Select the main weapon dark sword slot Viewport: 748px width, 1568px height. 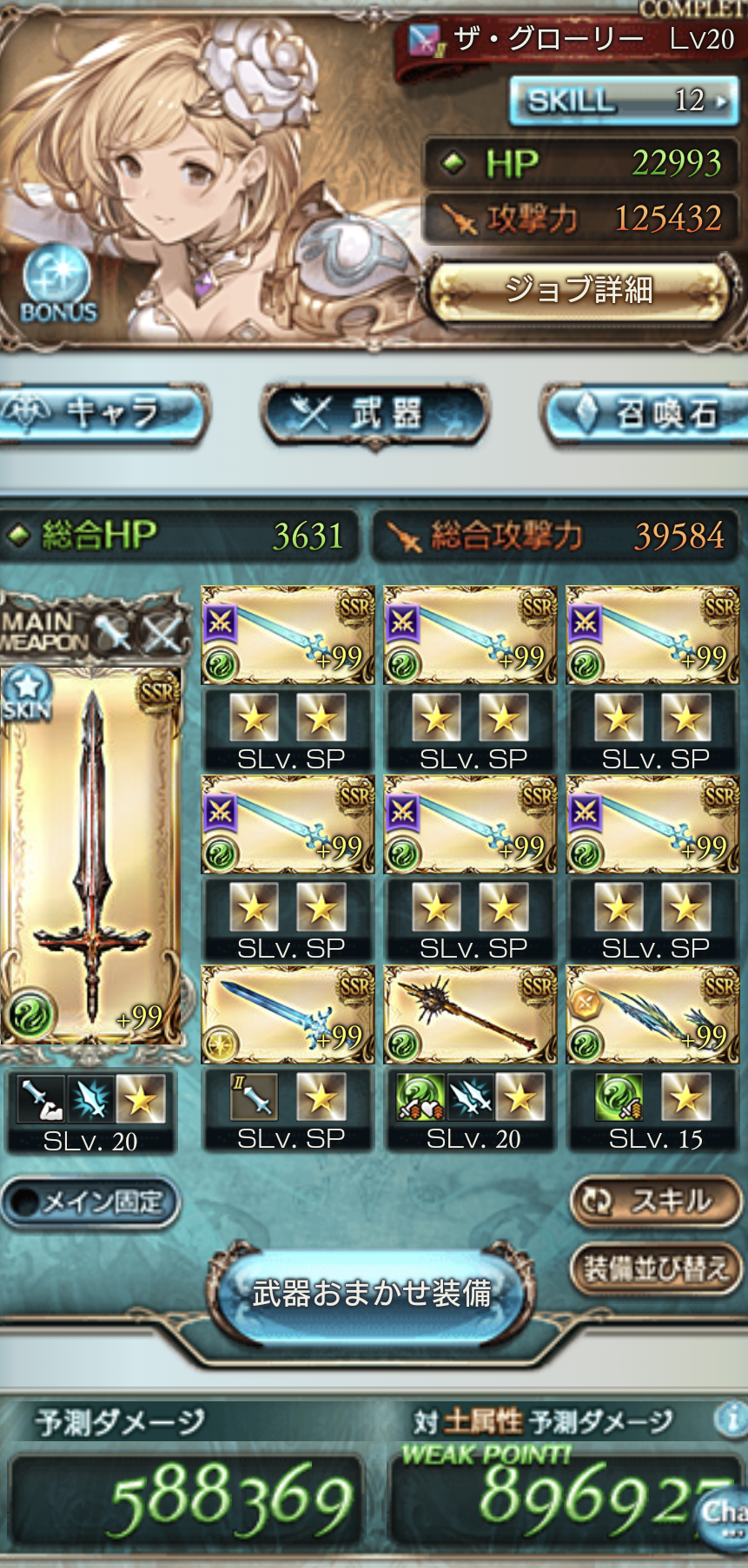(x=91, y=855)
